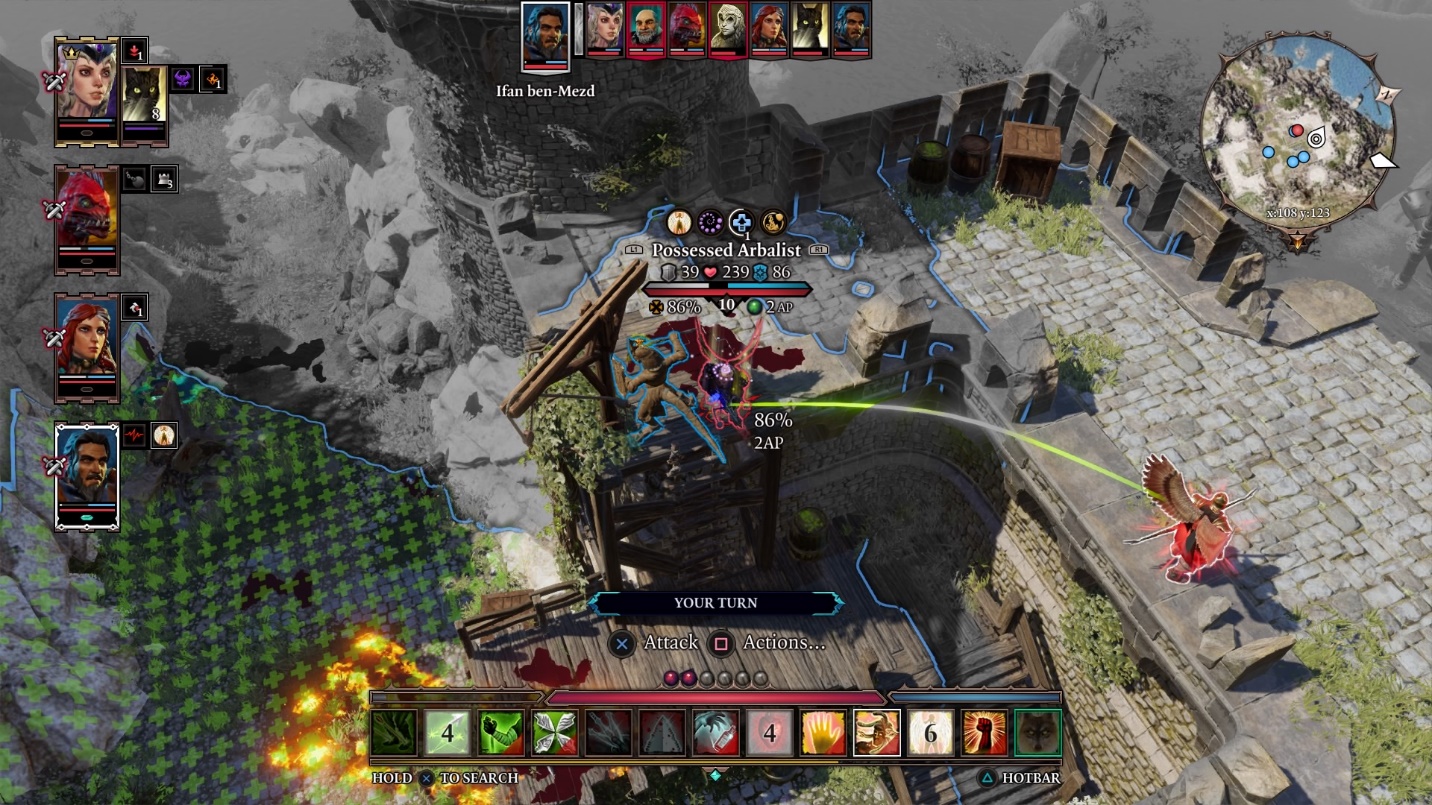Use the red raised fist skill
Image resolution: width=1432 pixels, height=805 pixels.
click(x=984, y=734)
